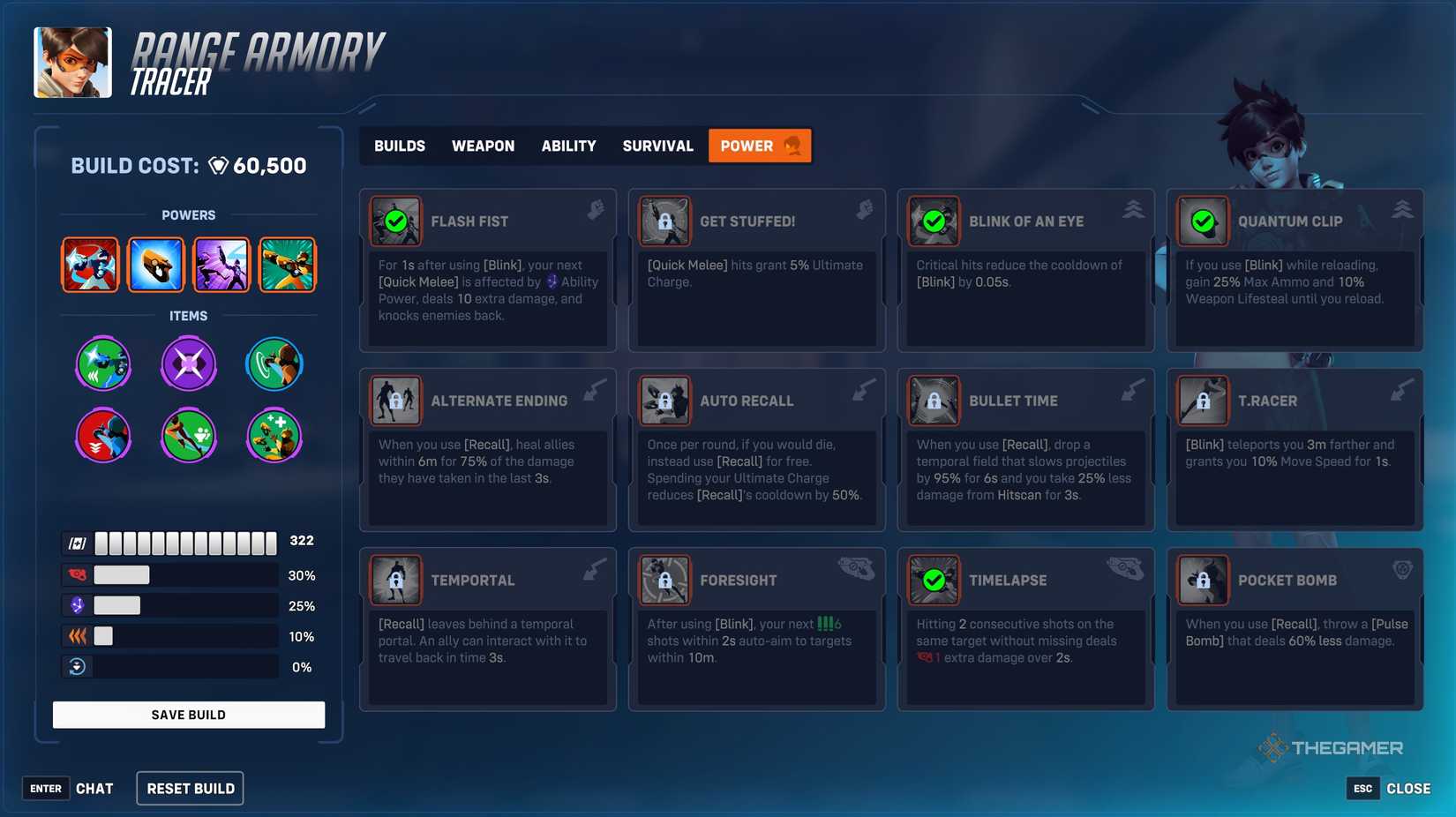Click the lock icon on Pocket Bomb card
Image resolution: width=1456 pixels, height=817 pixels.
coord(1203,581)
